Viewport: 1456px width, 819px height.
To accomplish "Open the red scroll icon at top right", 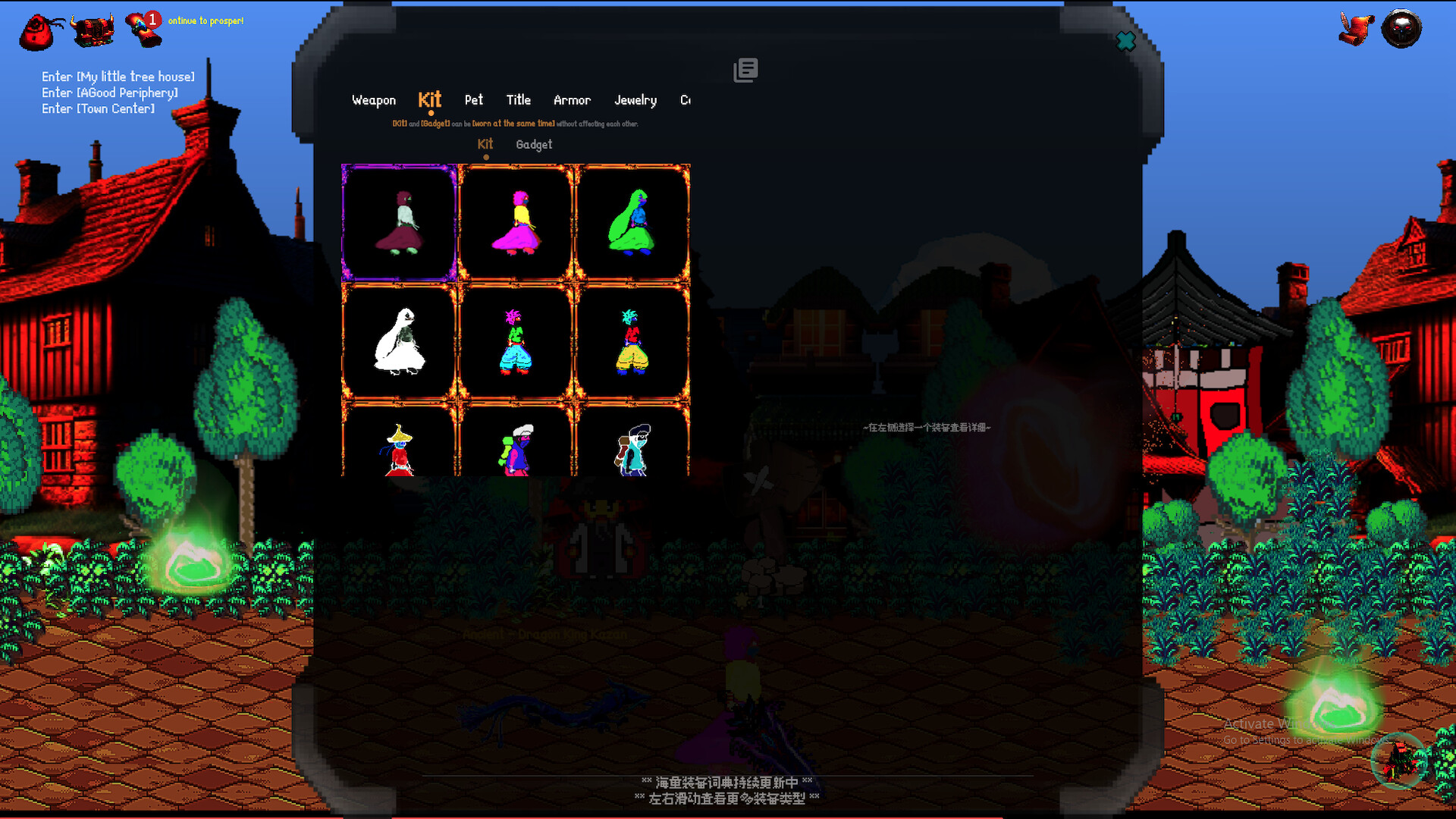I will 1358,29.
